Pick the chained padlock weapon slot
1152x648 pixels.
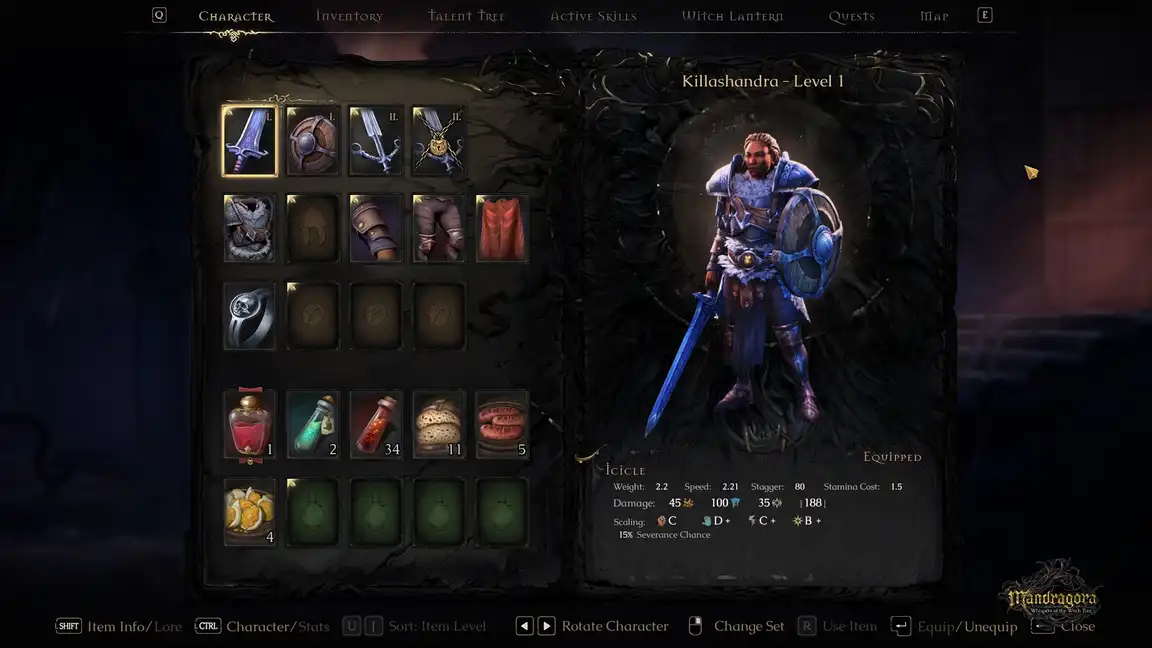pos(439,141)
